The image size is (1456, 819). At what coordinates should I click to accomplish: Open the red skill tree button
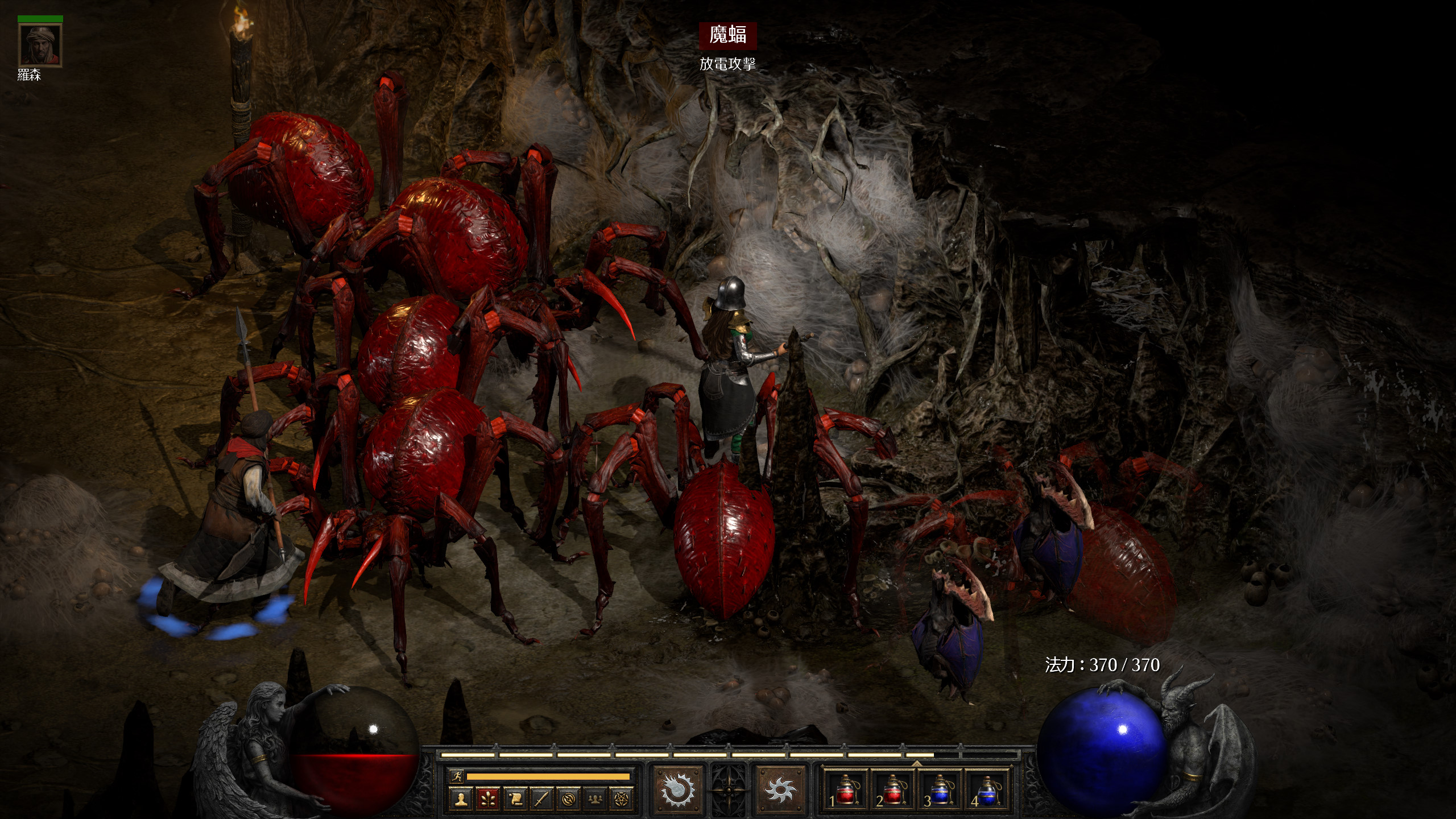487,799
